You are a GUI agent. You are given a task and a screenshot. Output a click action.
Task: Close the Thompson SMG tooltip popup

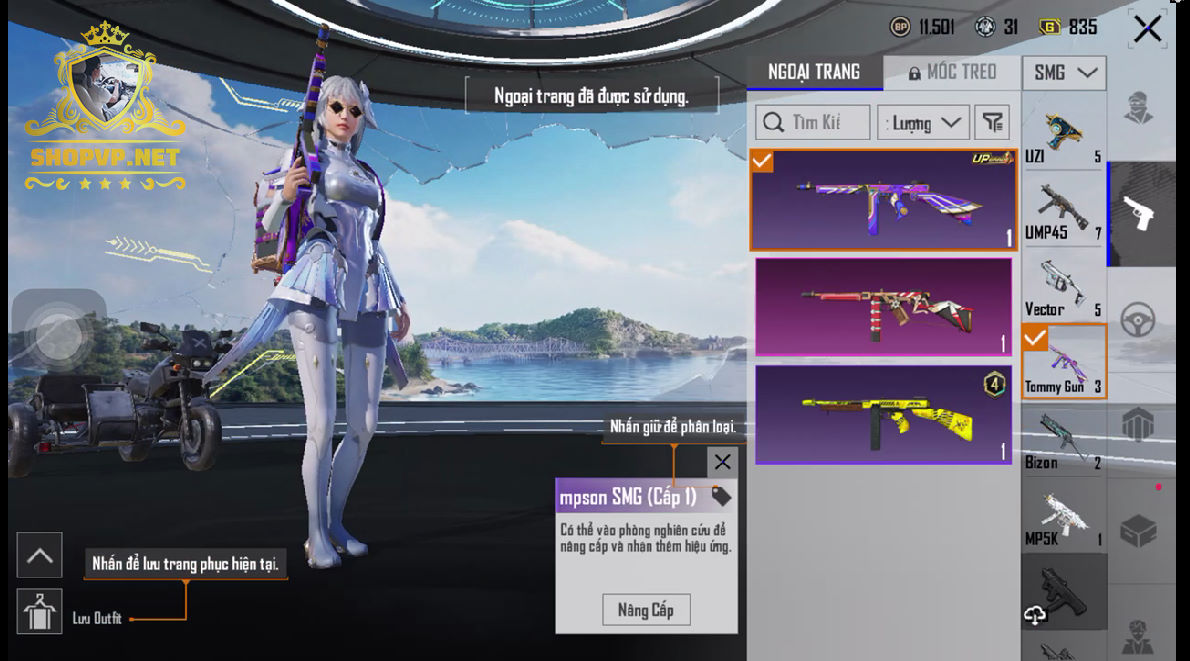coord(722,462)
